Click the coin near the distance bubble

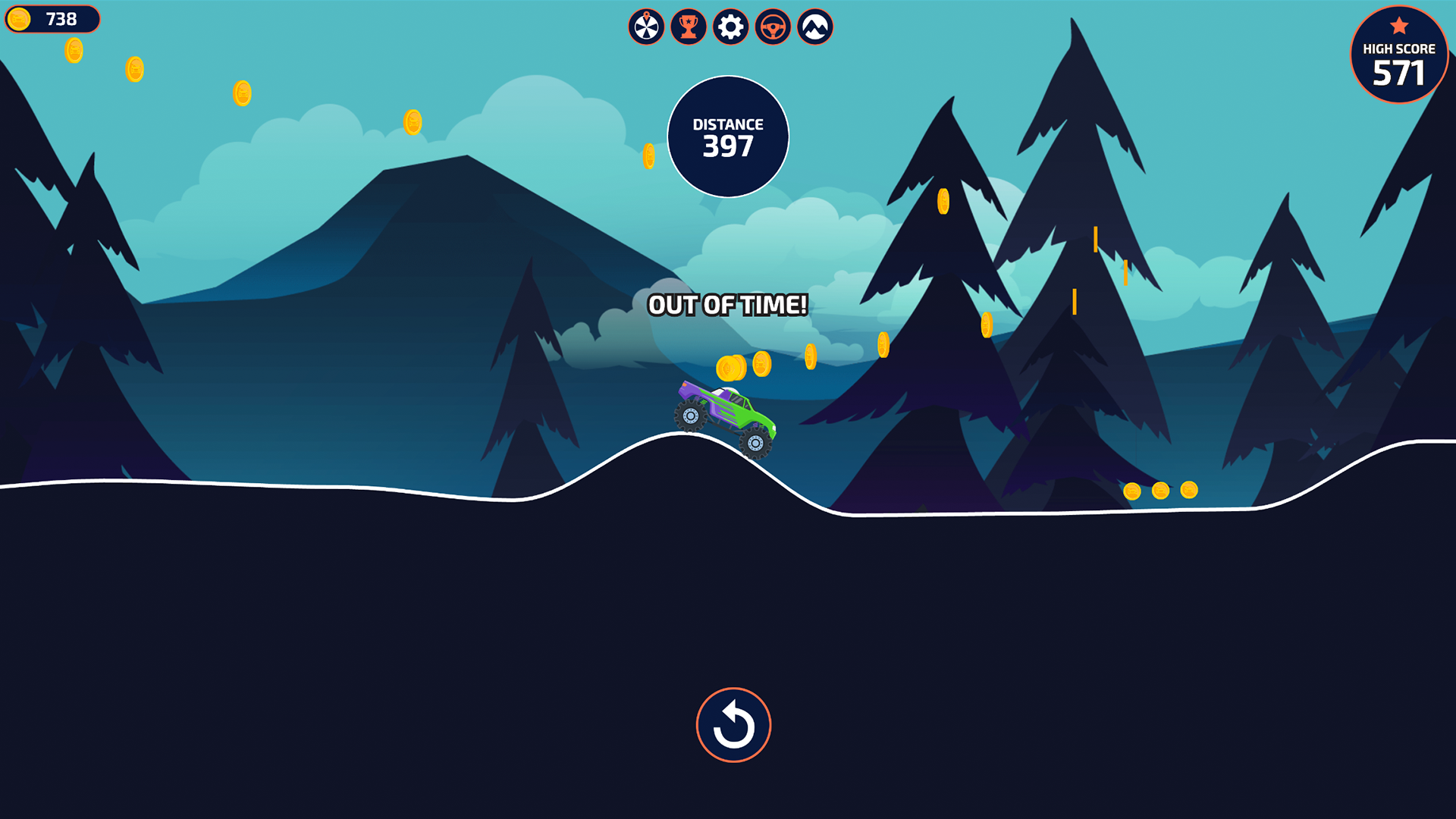pos(650,155)
